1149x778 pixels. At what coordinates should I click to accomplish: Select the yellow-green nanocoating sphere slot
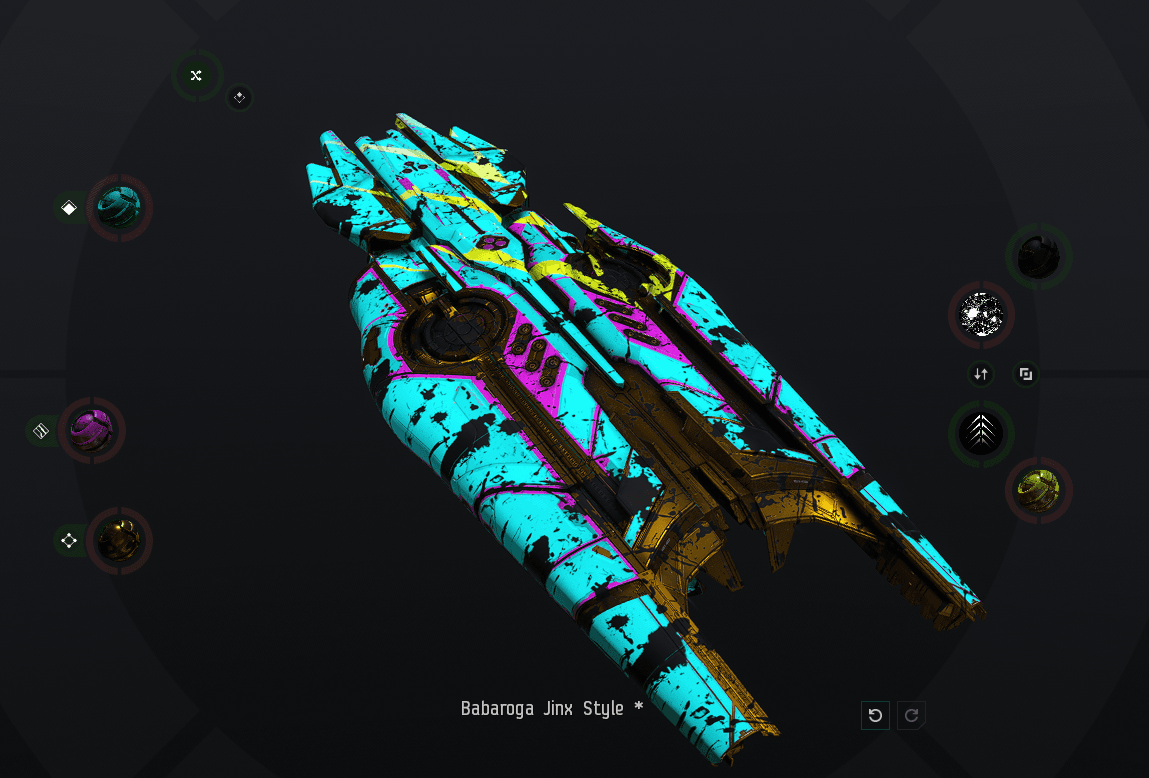tap(1038, 490)
